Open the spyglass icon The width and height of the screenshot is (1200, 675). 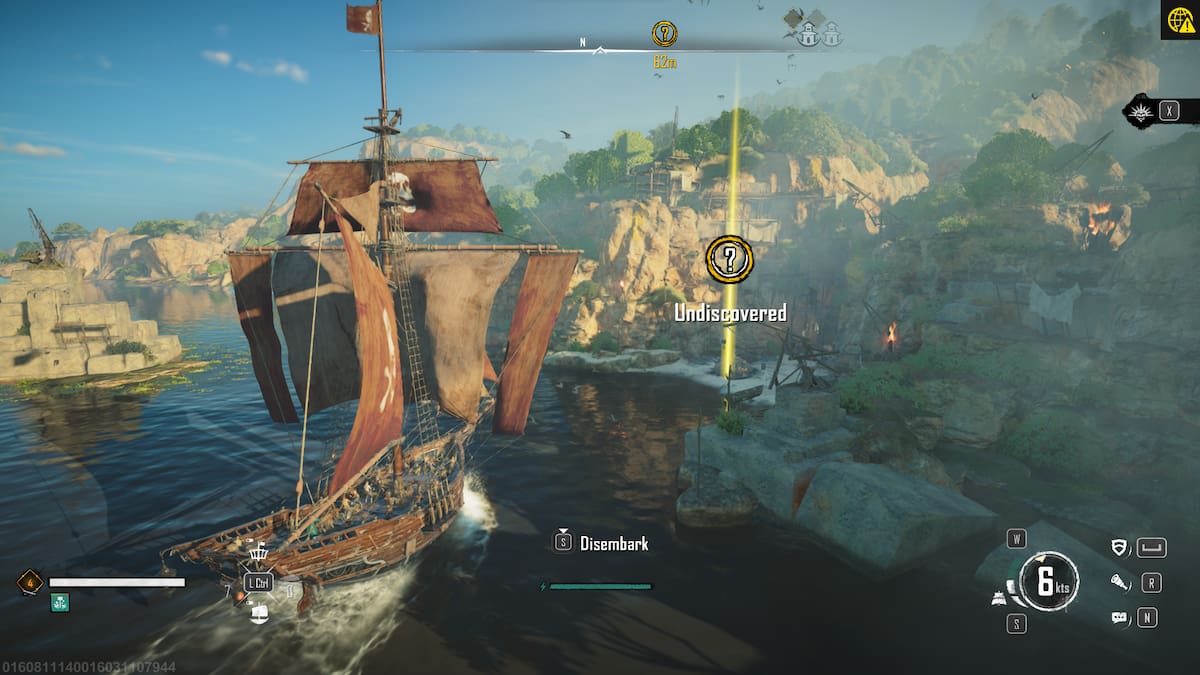pos(1120,582)
